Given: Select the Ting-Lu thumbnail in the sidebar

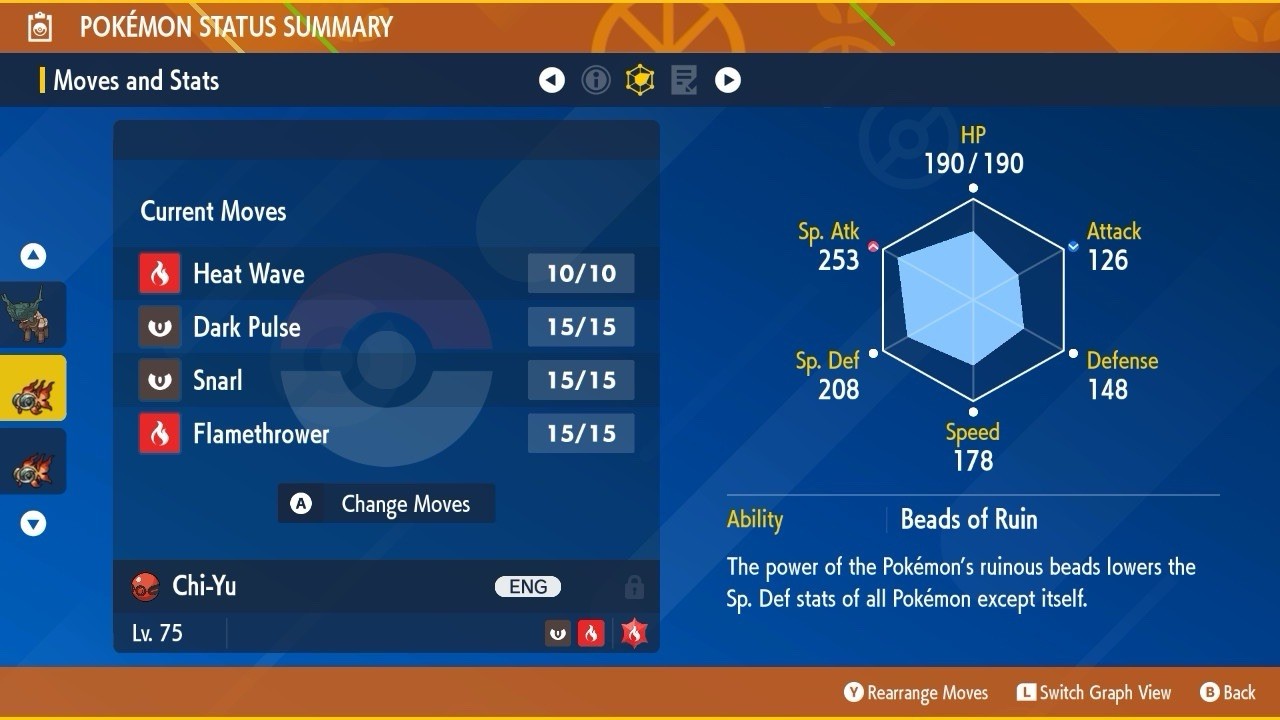Looking at the screenshot, I should pos(33,314).
